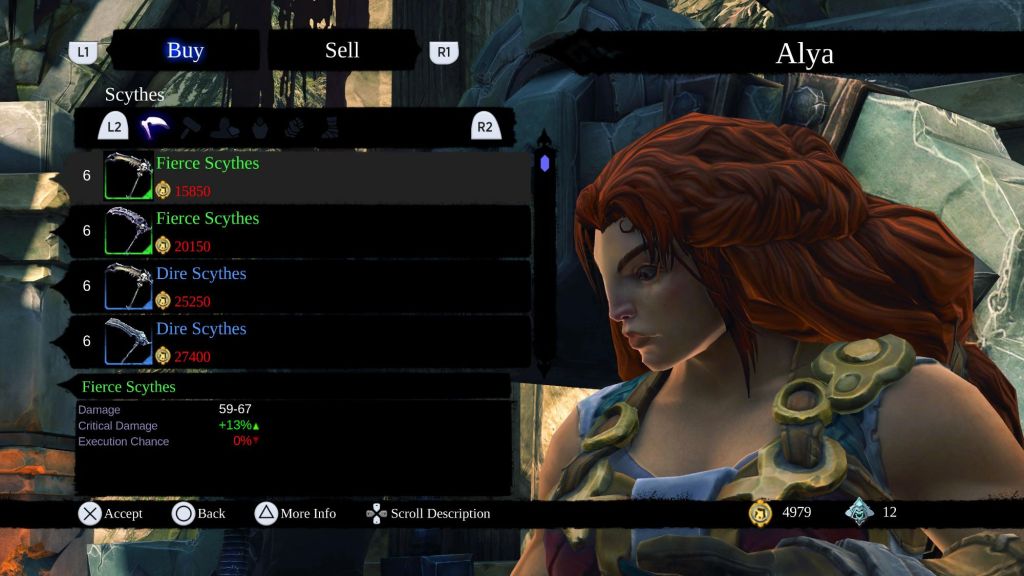
Task: Switch to the Buy tab
Action: click(185, 51)
